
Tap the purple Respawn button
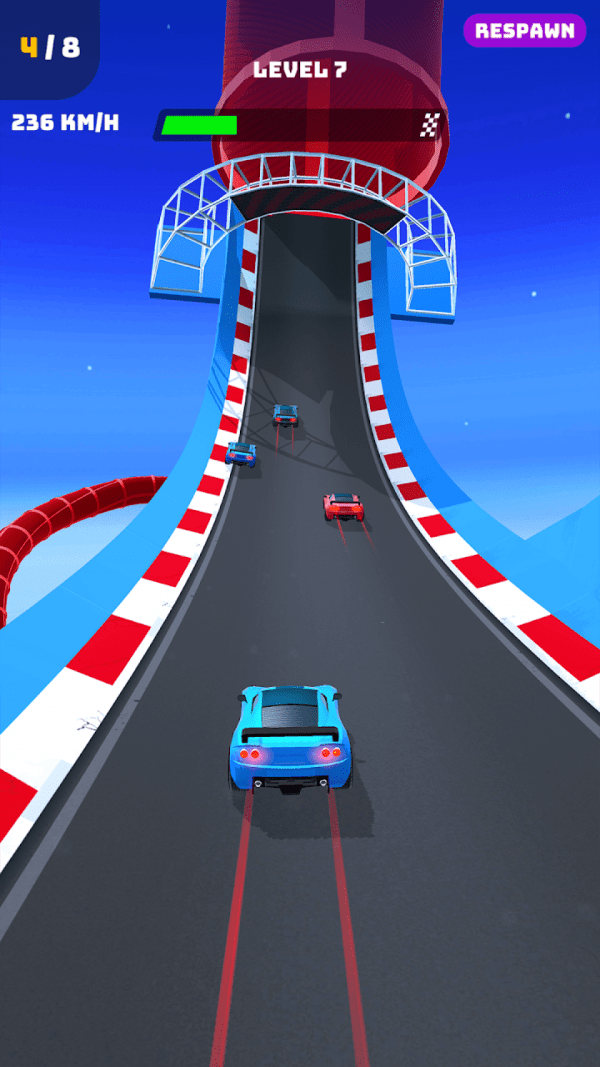[x=524, y=31]
